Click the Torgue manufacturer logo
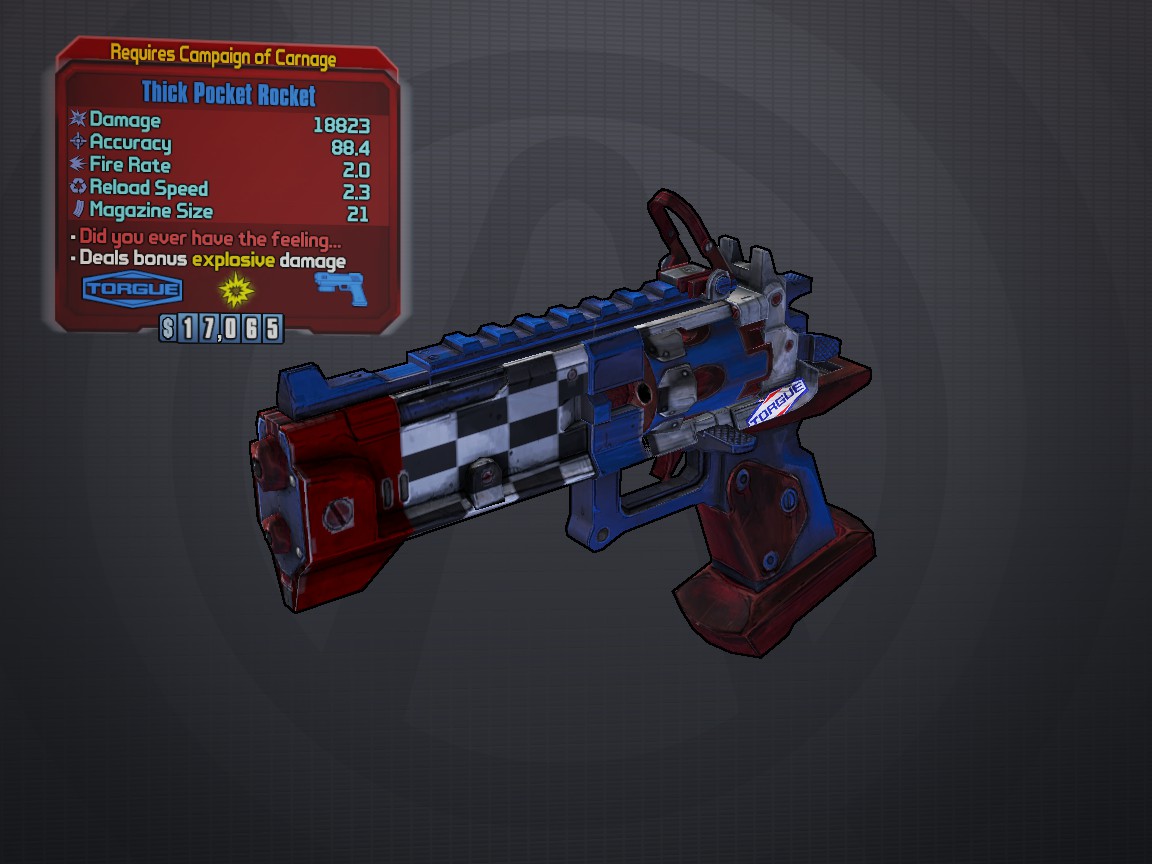 pyautogui.click(x=132, y=290)
